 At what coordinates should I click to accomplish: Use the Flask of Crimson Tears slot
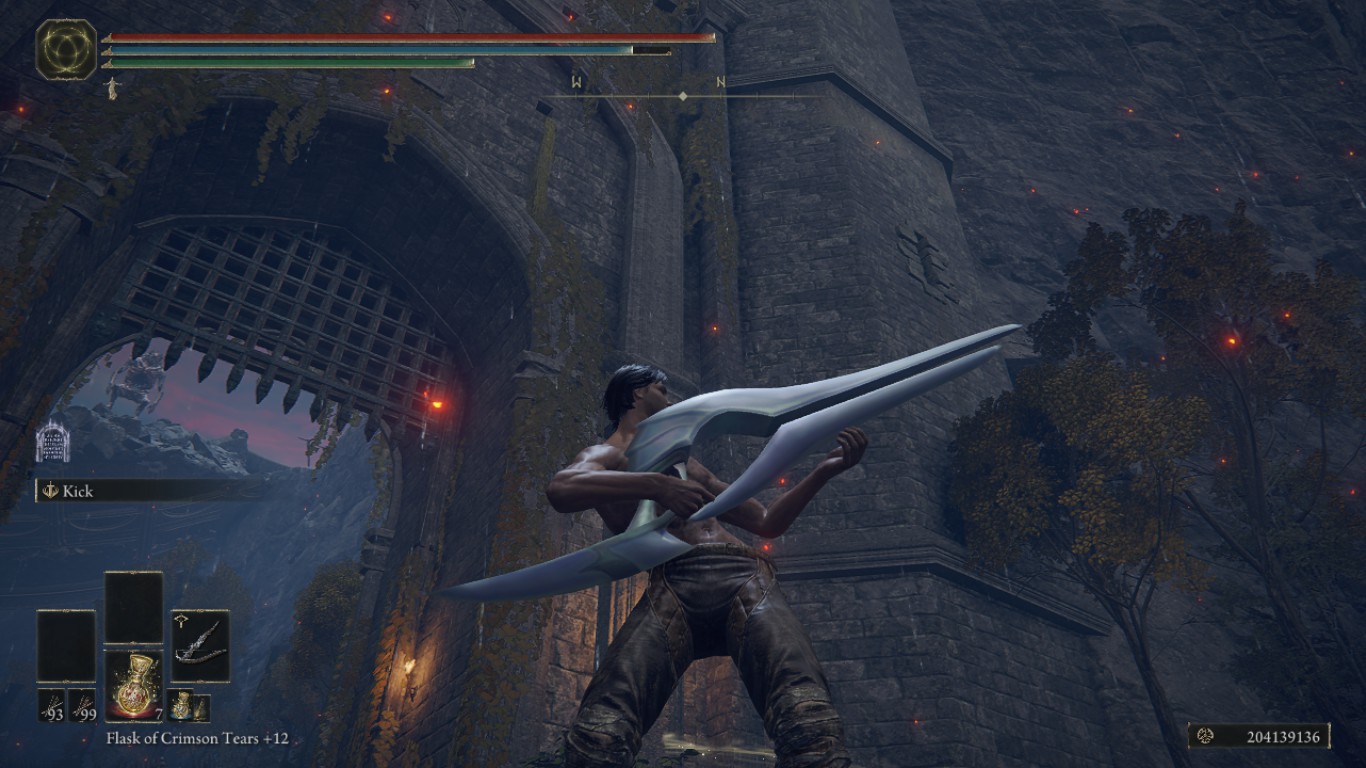tap(133, 685)
